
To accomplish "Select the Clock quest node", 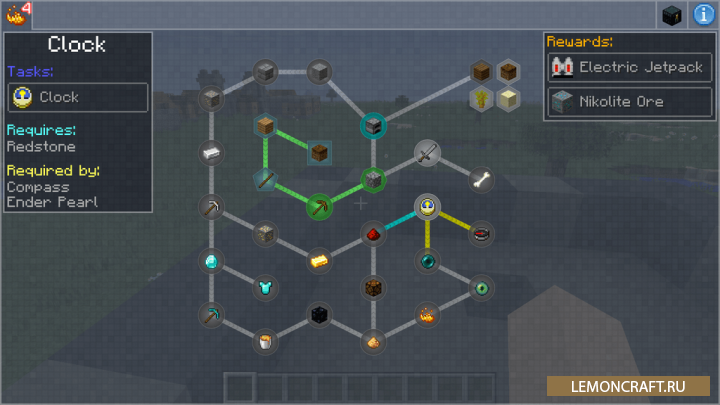I will pos(427,207).
